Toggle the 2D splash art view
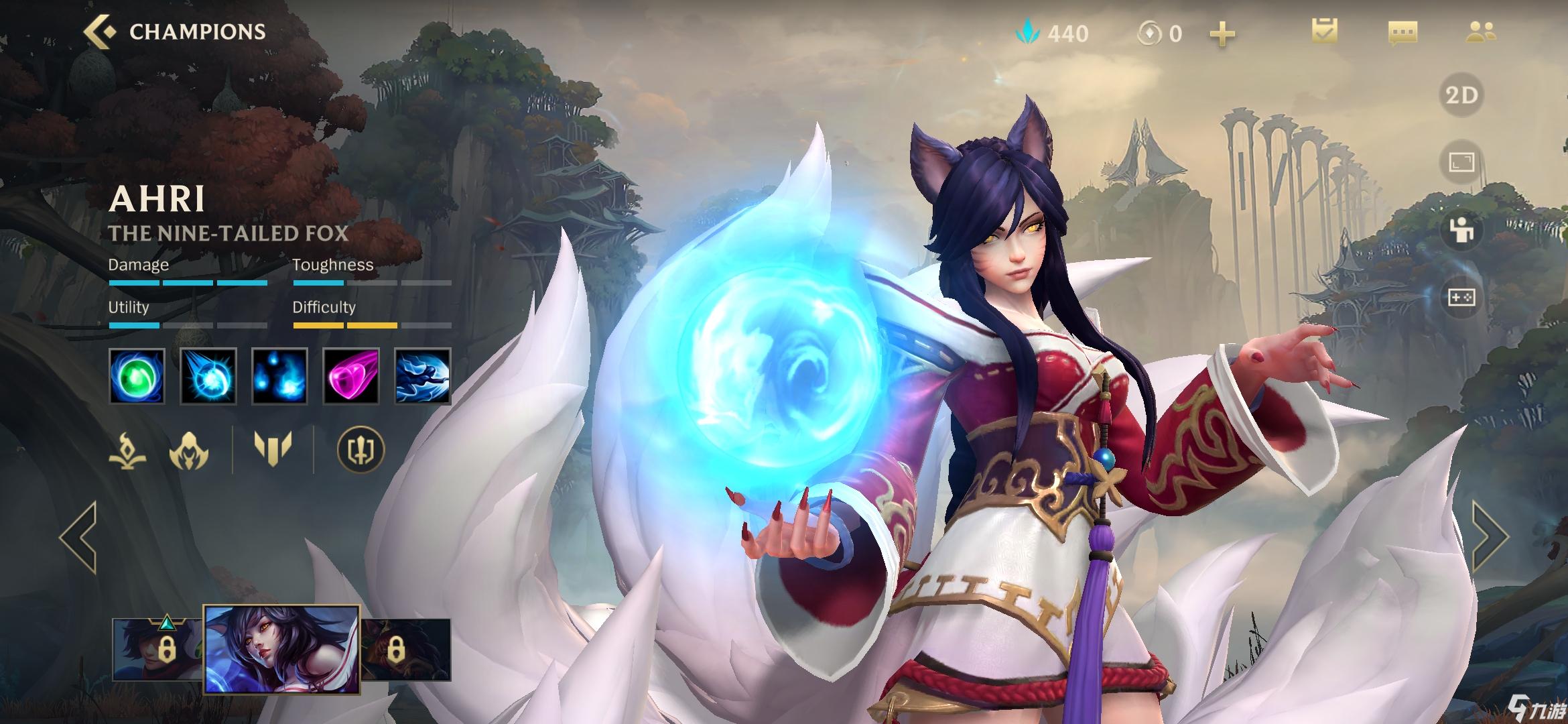 (x=1461, y=95)
